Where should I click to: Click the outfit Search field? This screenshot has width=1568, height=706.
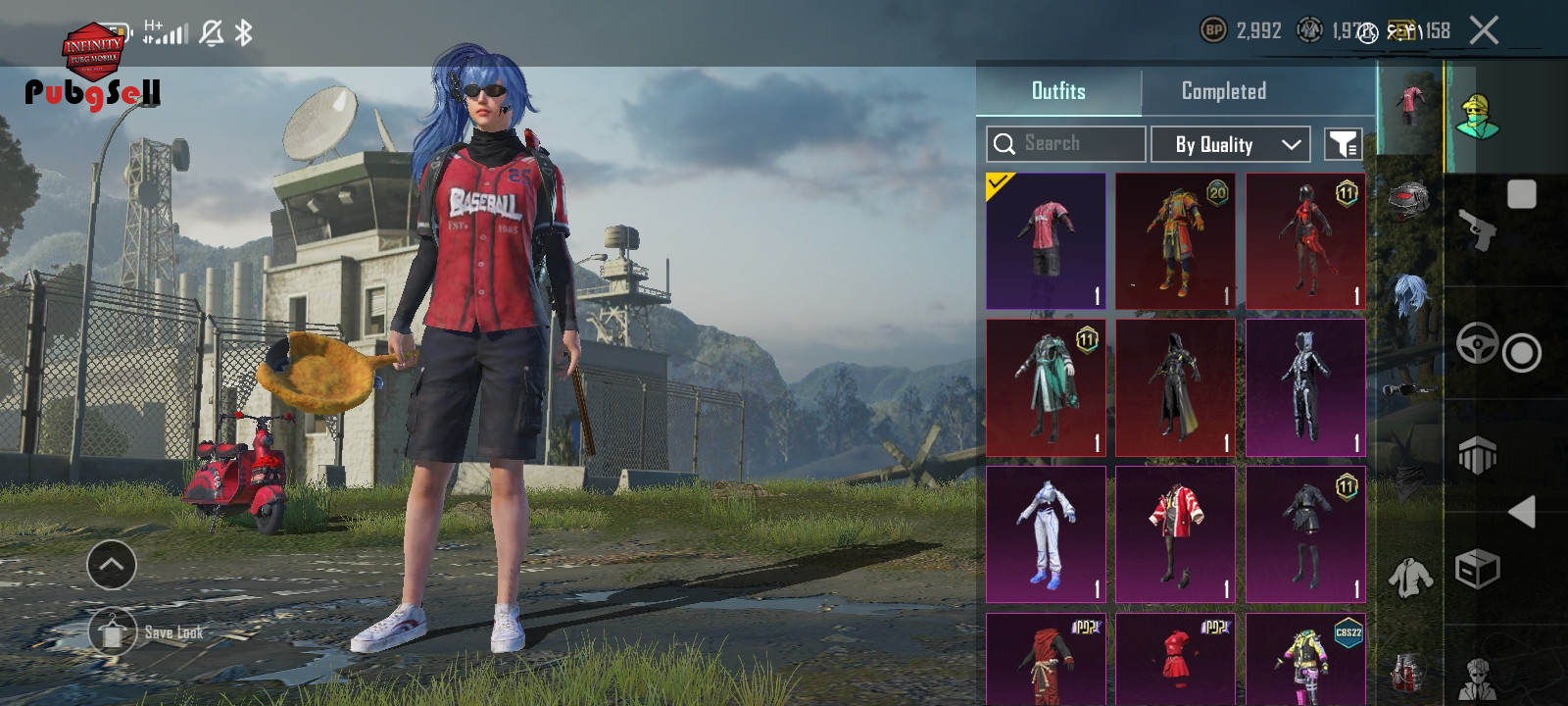(x=1066, y=144)
